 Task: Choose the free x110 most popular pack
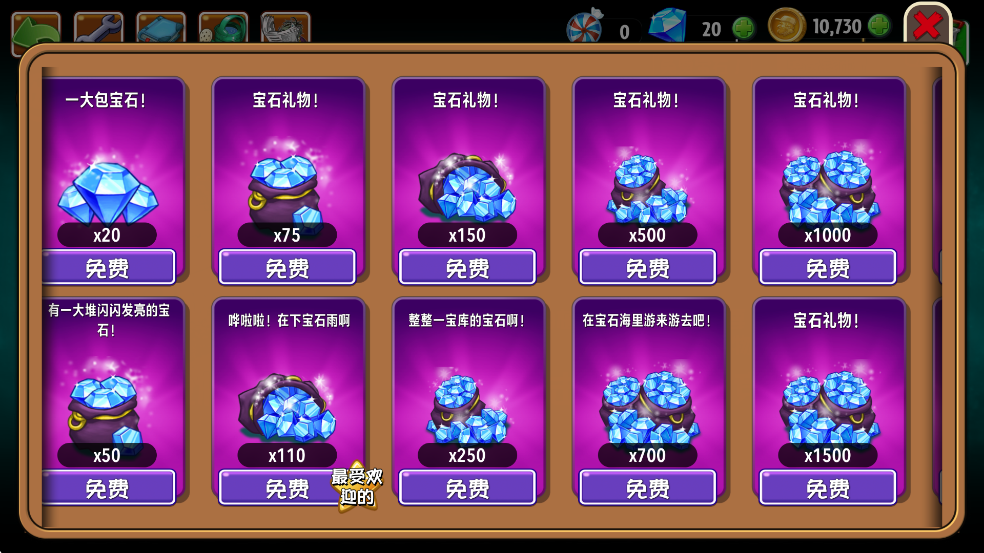(287, 488)
